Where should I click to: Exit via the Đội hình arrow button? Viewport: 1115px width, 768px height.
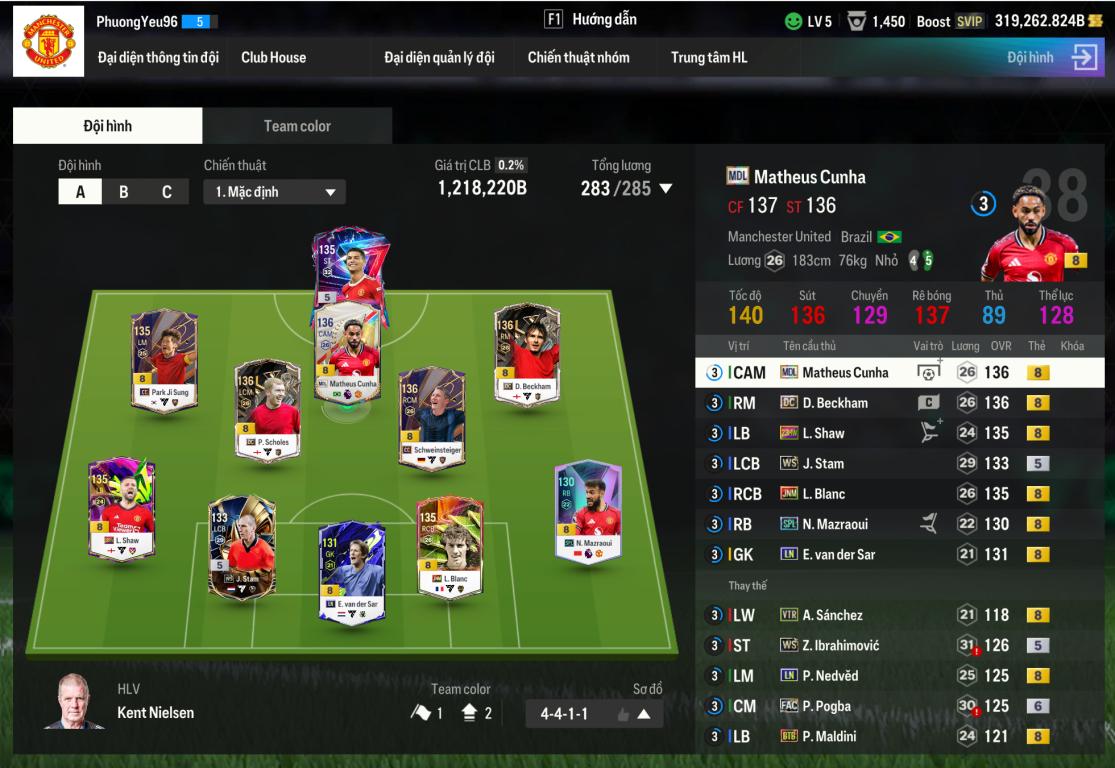(1084, 58)
